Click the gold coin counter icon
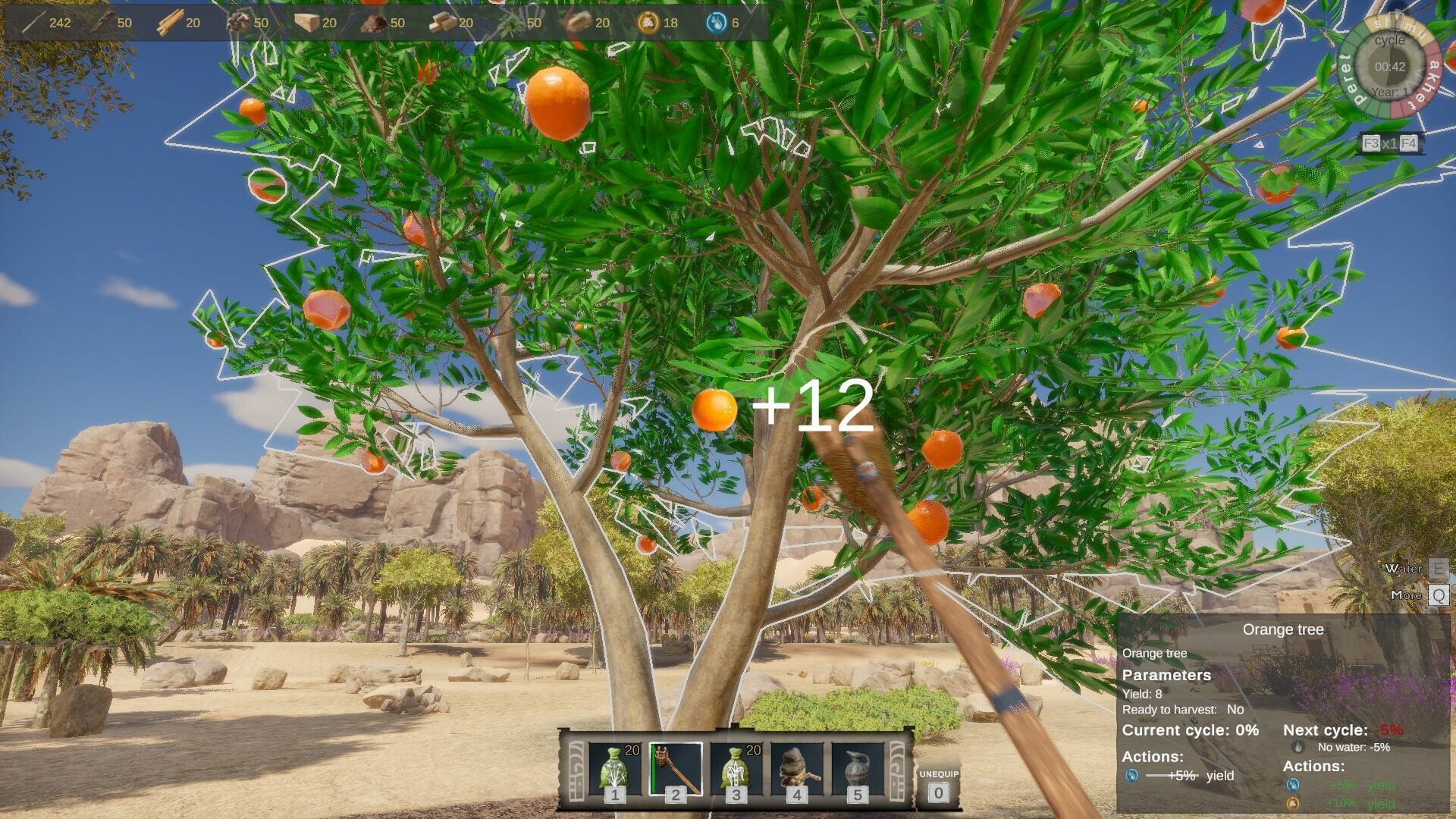Image resolution: width=1456 pixels, height=819 pixels. (649, 23)
